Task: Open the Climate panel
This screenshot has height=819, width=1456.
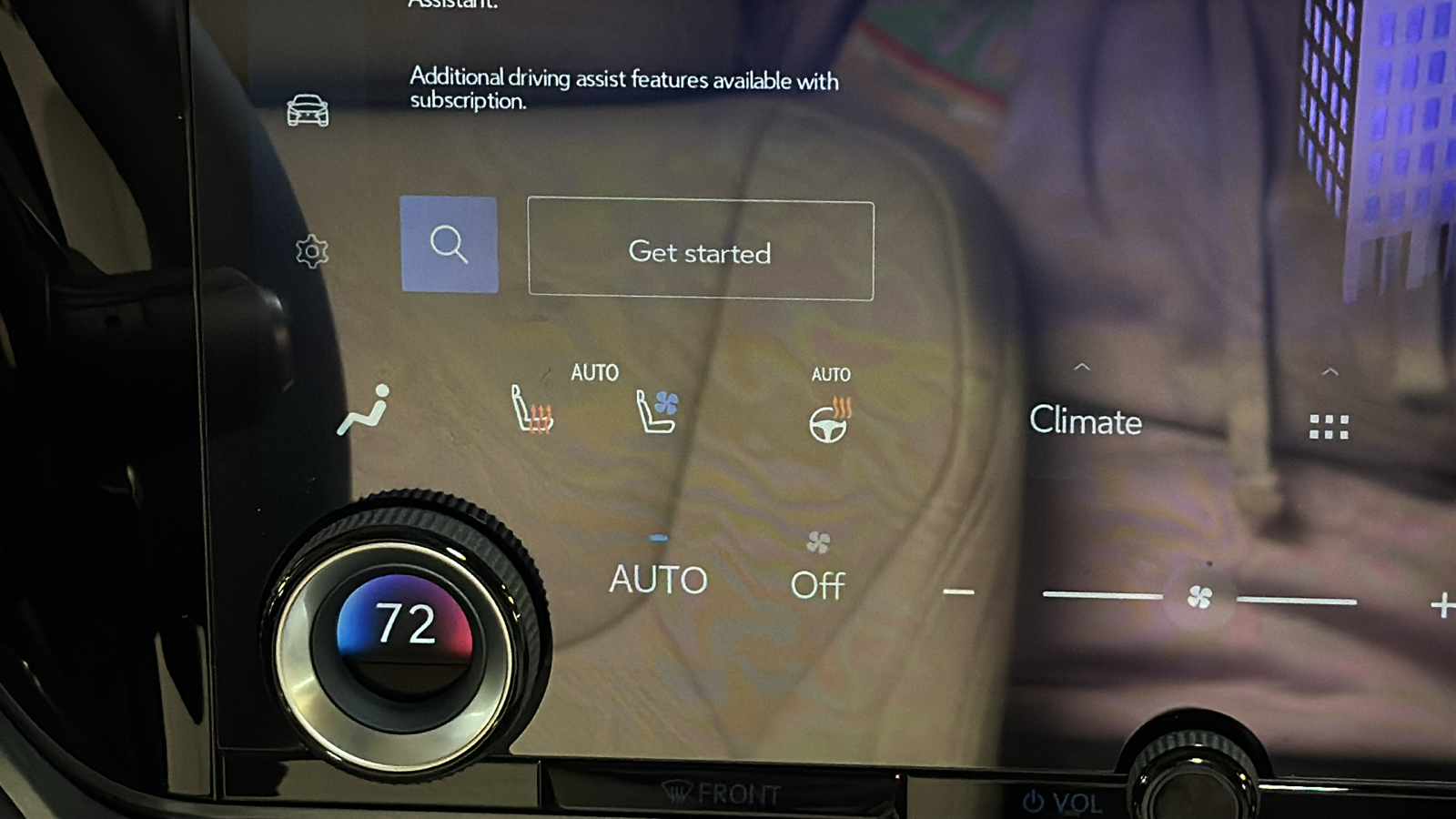Action: (x=1085, y=420)
